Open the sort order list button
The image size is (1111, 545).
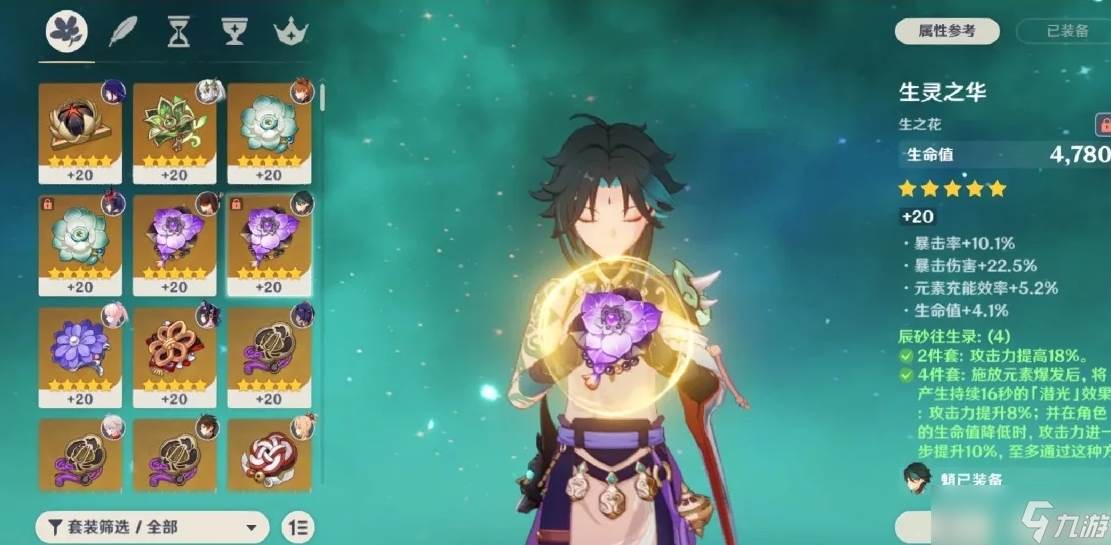point(297,527)
